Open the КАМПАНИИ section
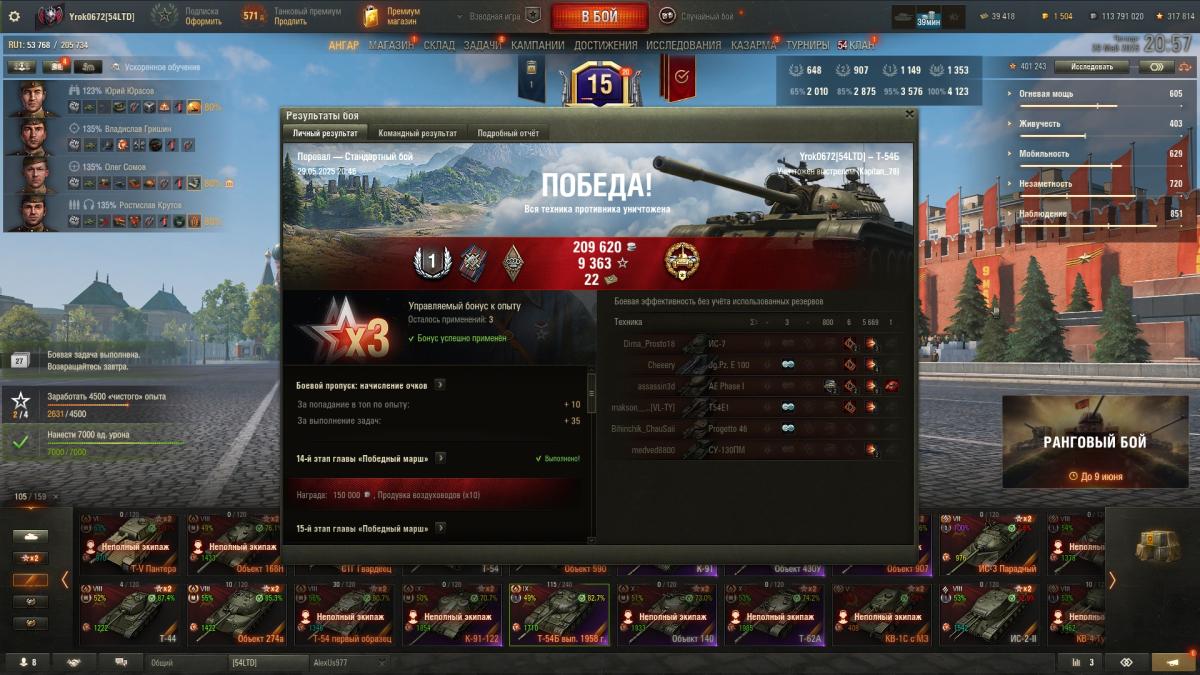The image size is (1200, 675). (537, 45)
